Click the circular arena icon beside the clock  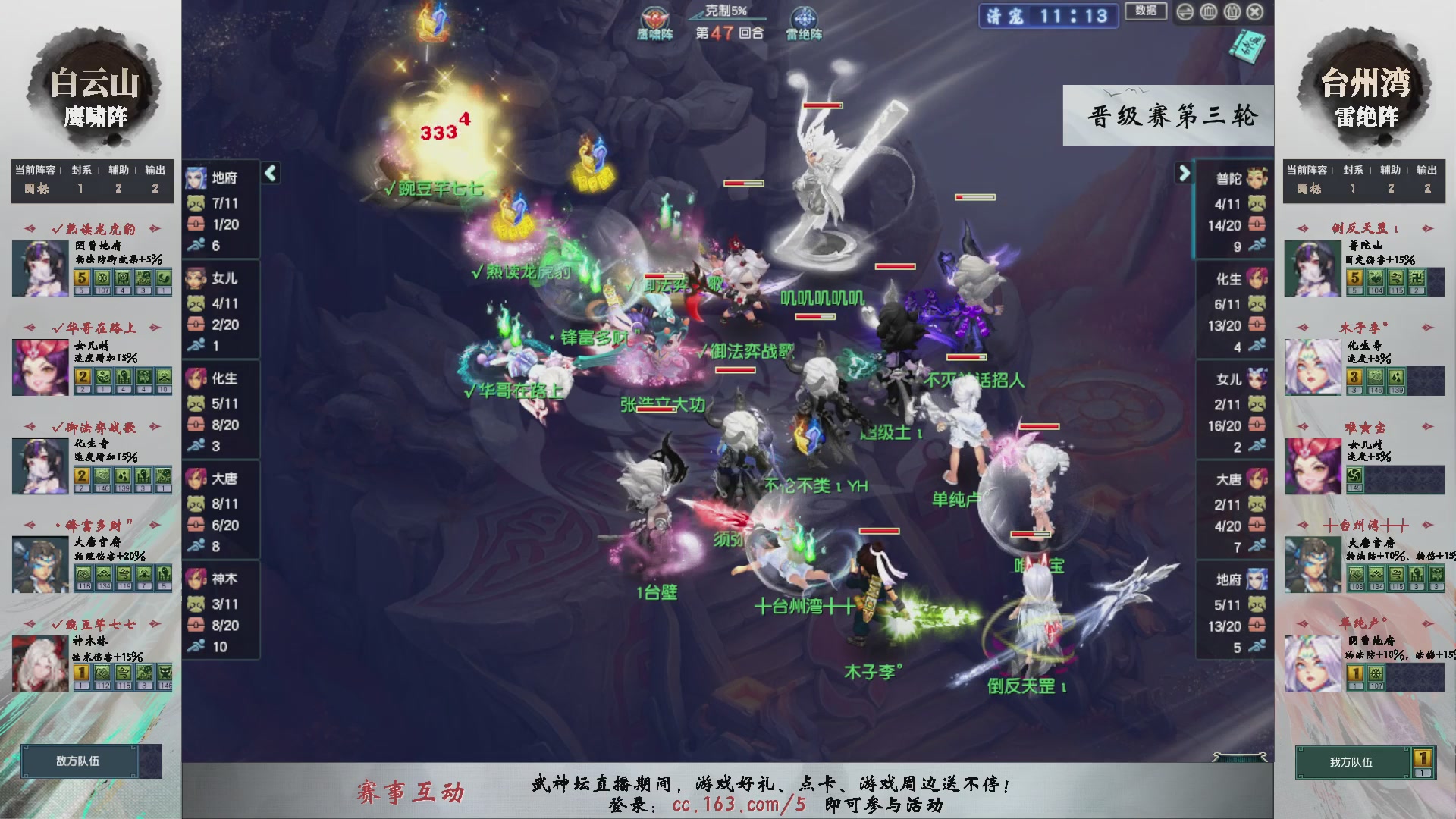(x=1209, y=11)
